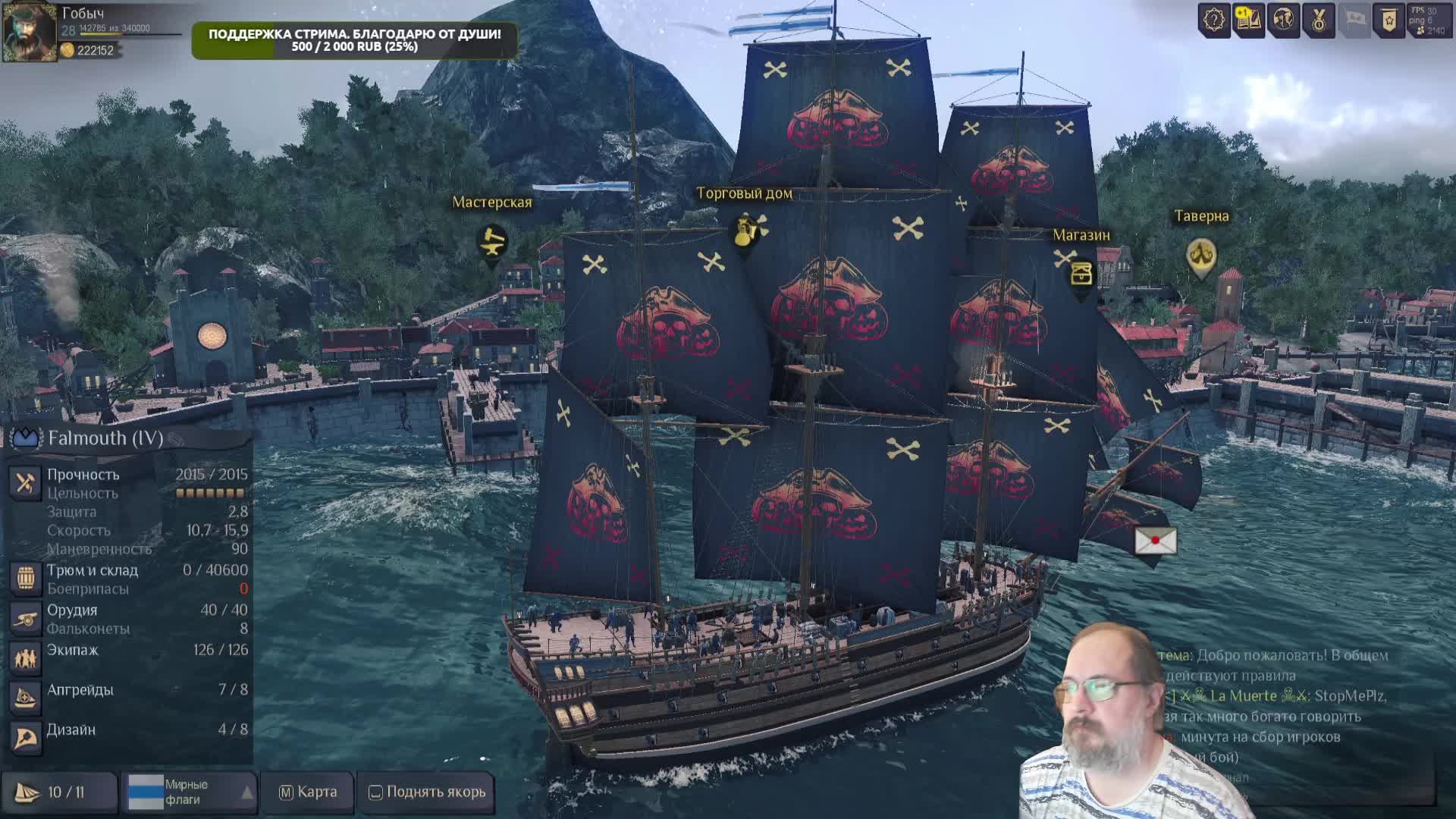Open the journal book icon
The width and height of the screenshot is (1456, 819).
coord(1248,20)
